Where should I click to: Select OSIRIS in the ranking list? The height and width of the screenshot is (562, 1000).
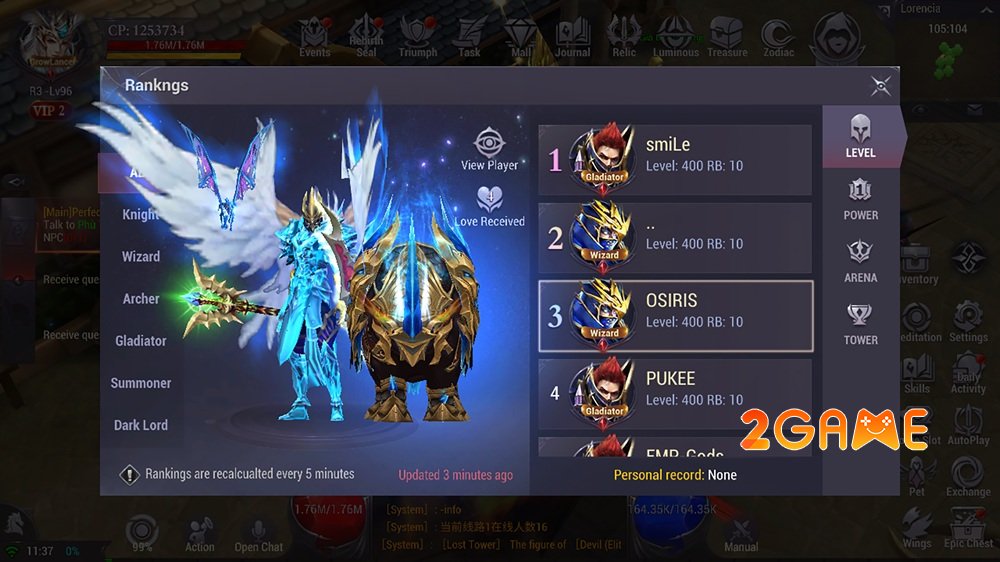674,316
